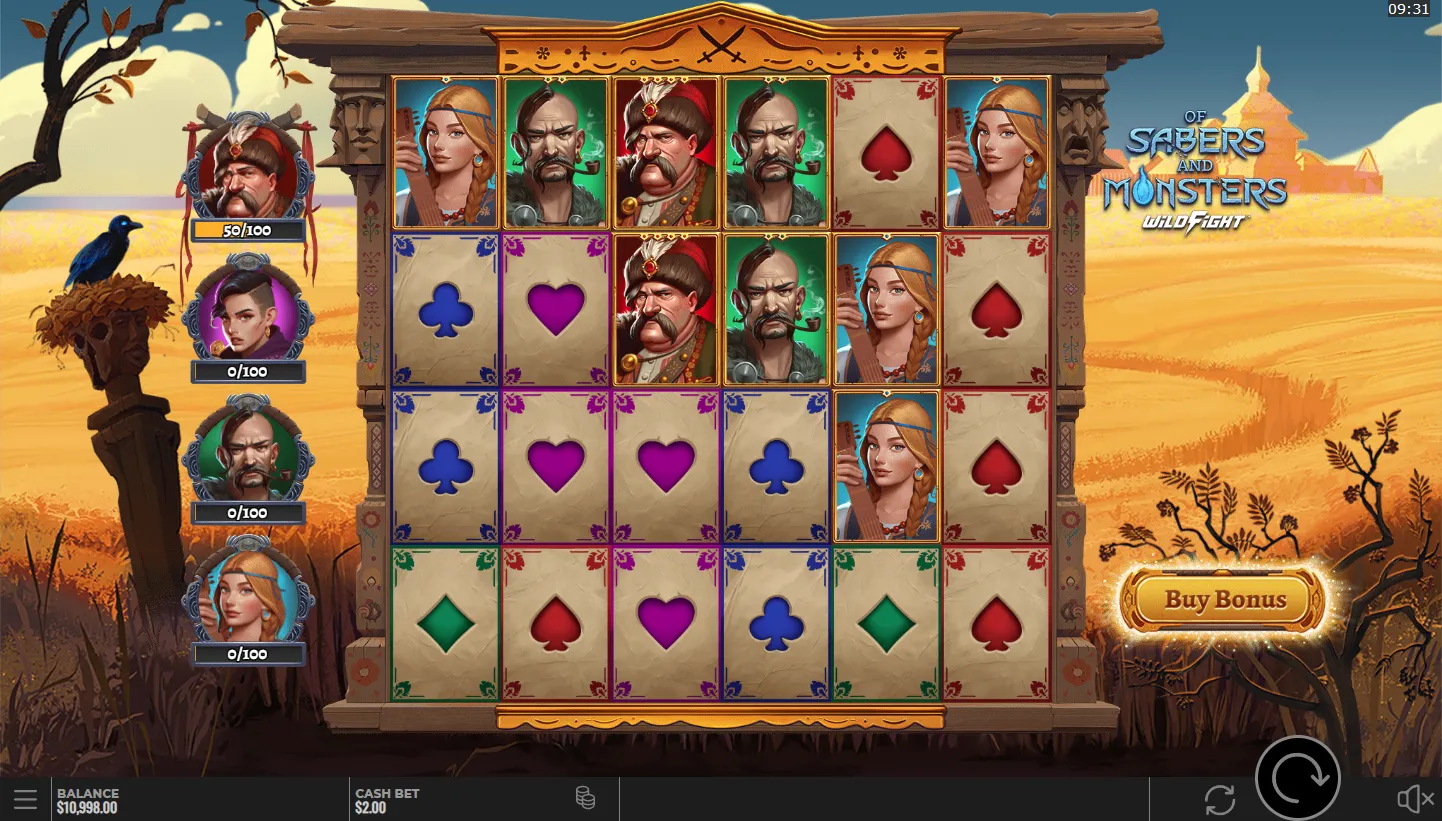Toggle the muted speaker sound icon

[x=1414, y=799]
